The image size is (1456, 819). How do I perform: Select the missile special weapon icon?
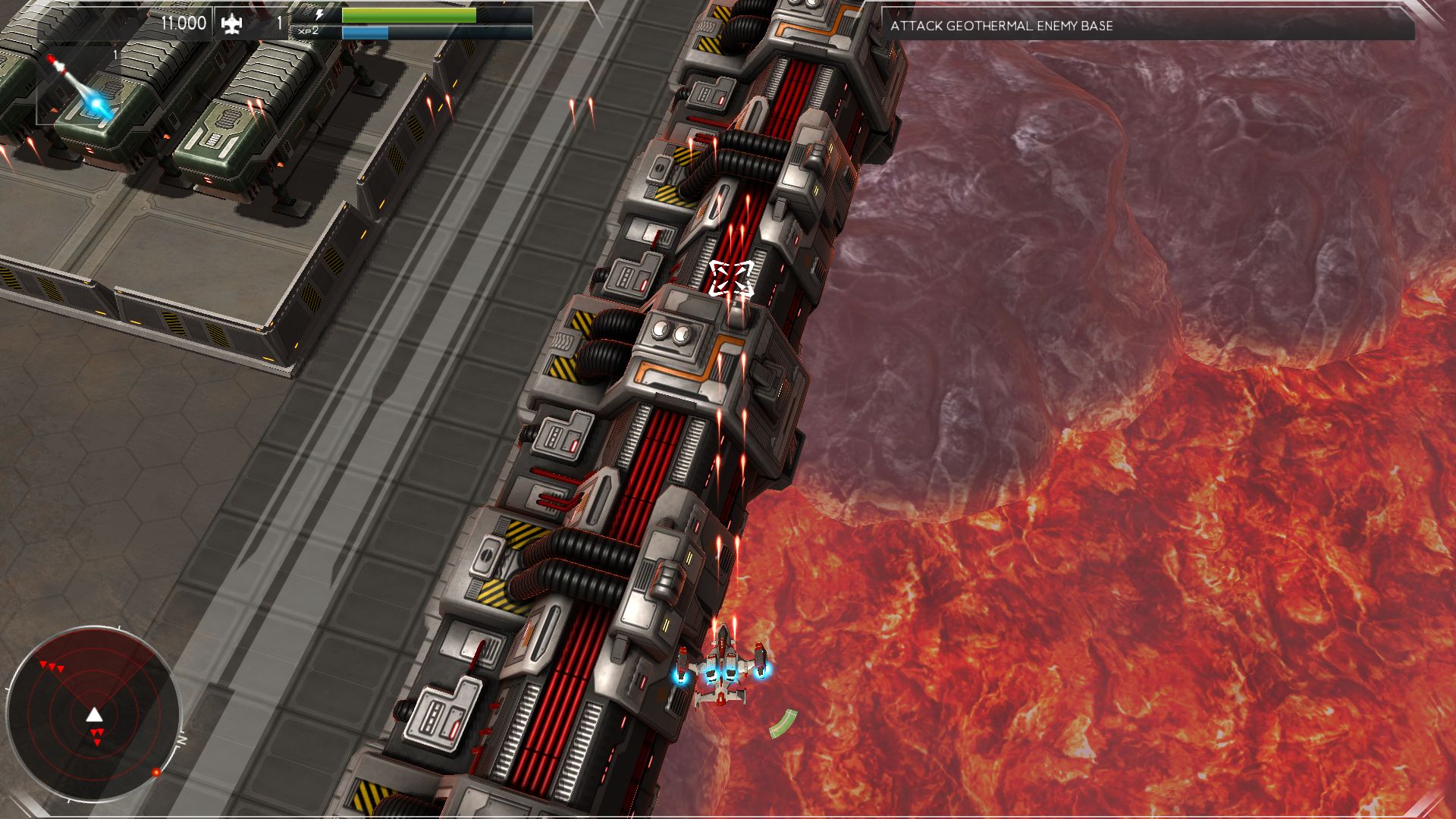pos(80,86)
